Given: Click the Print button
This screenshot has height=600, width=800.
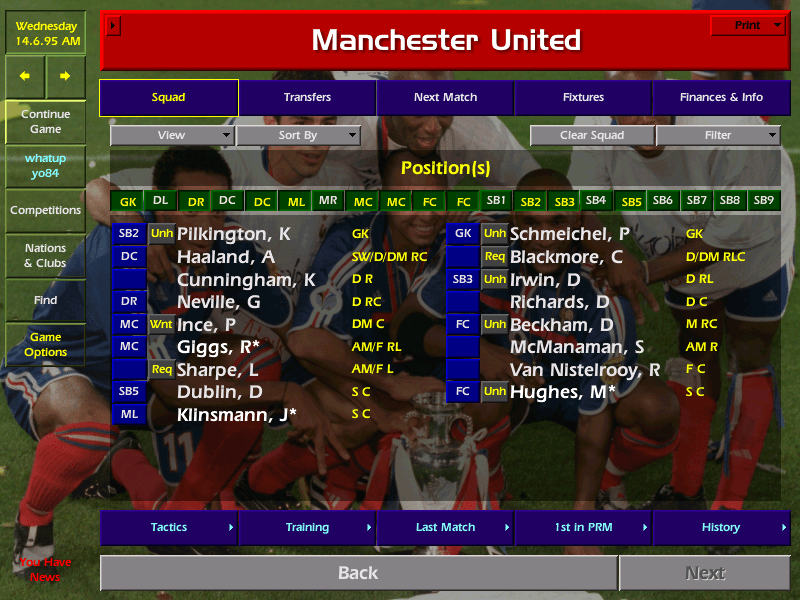Looking at the screenshot, I should [748, 26].
